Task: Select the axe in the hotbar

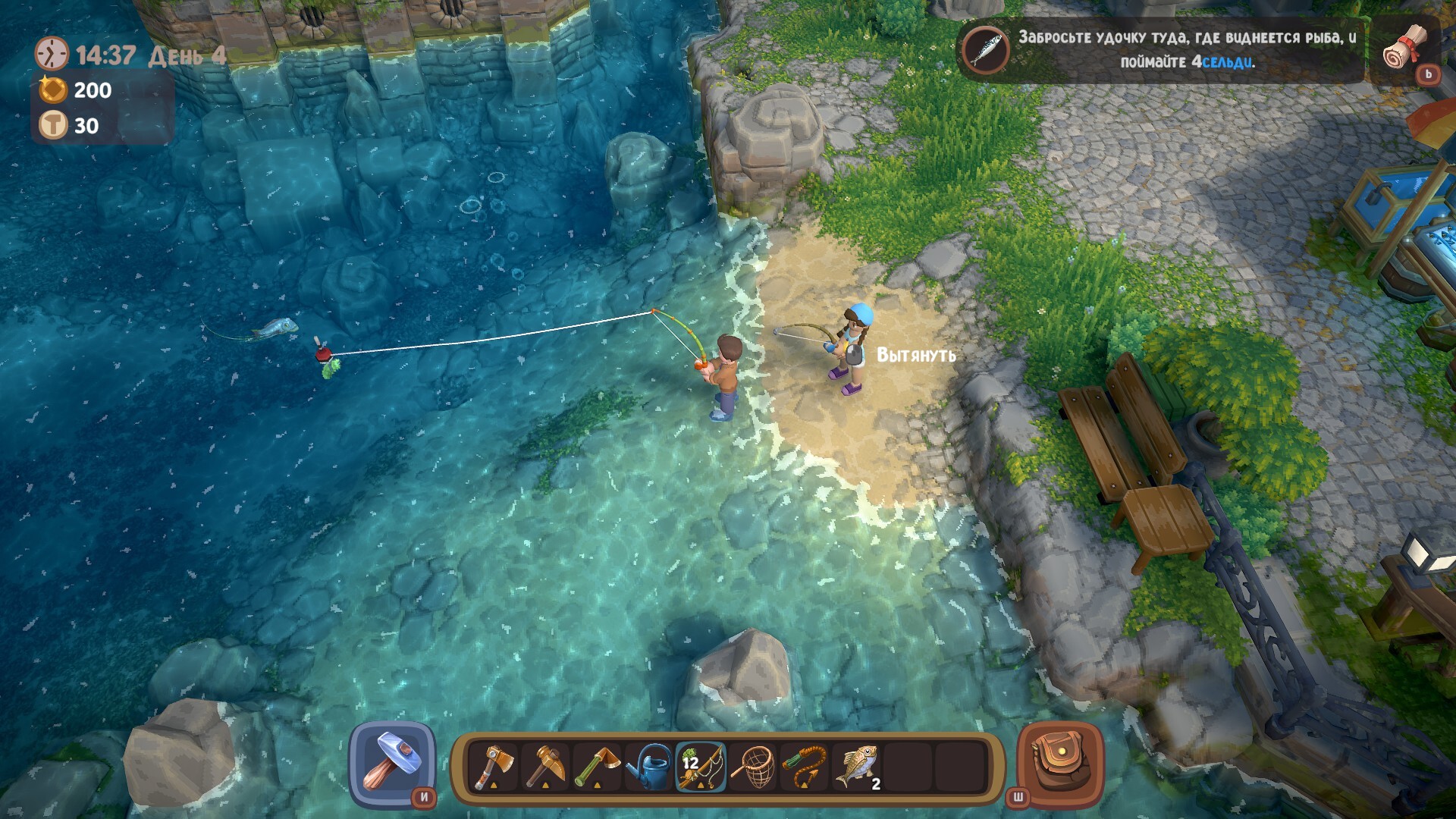Action: [494, 767]
